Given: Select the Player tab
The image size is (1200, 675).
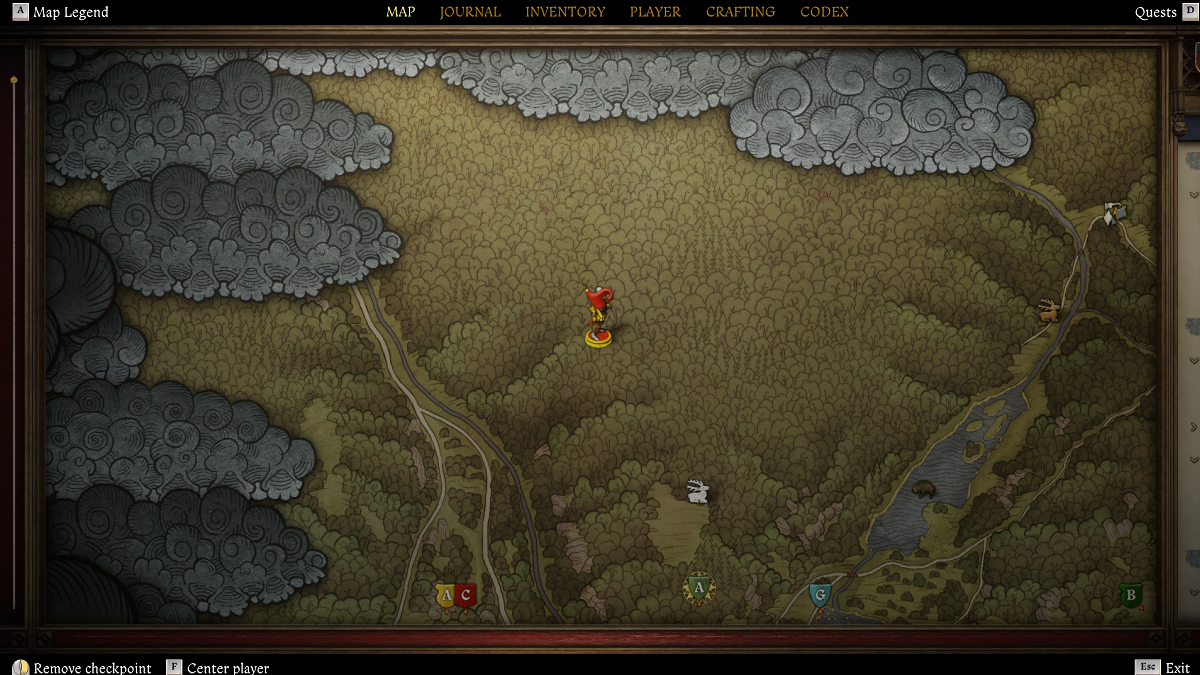Looking at the screenshot, I should click(655, 12).
